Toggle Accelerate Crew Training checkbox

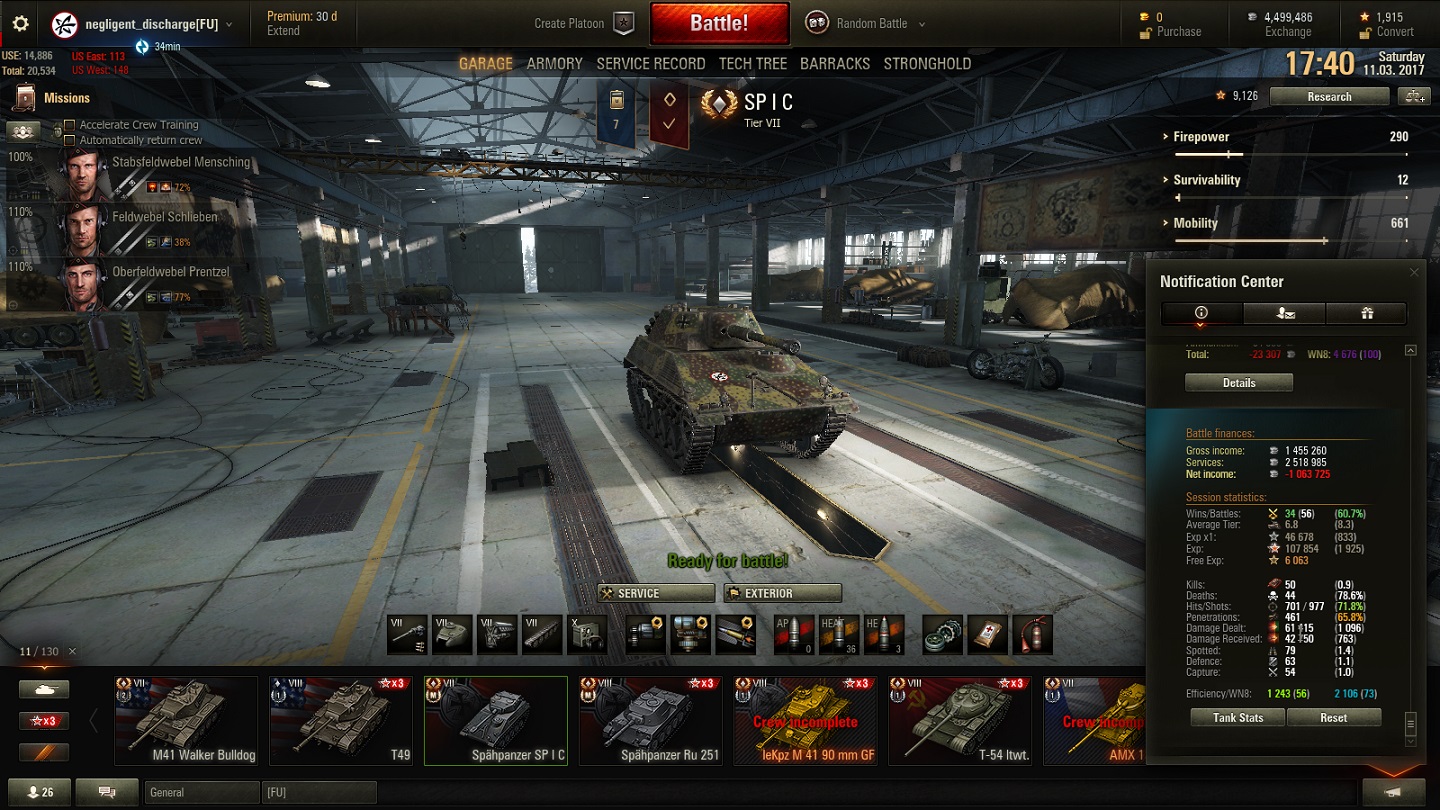coord(70,125)
